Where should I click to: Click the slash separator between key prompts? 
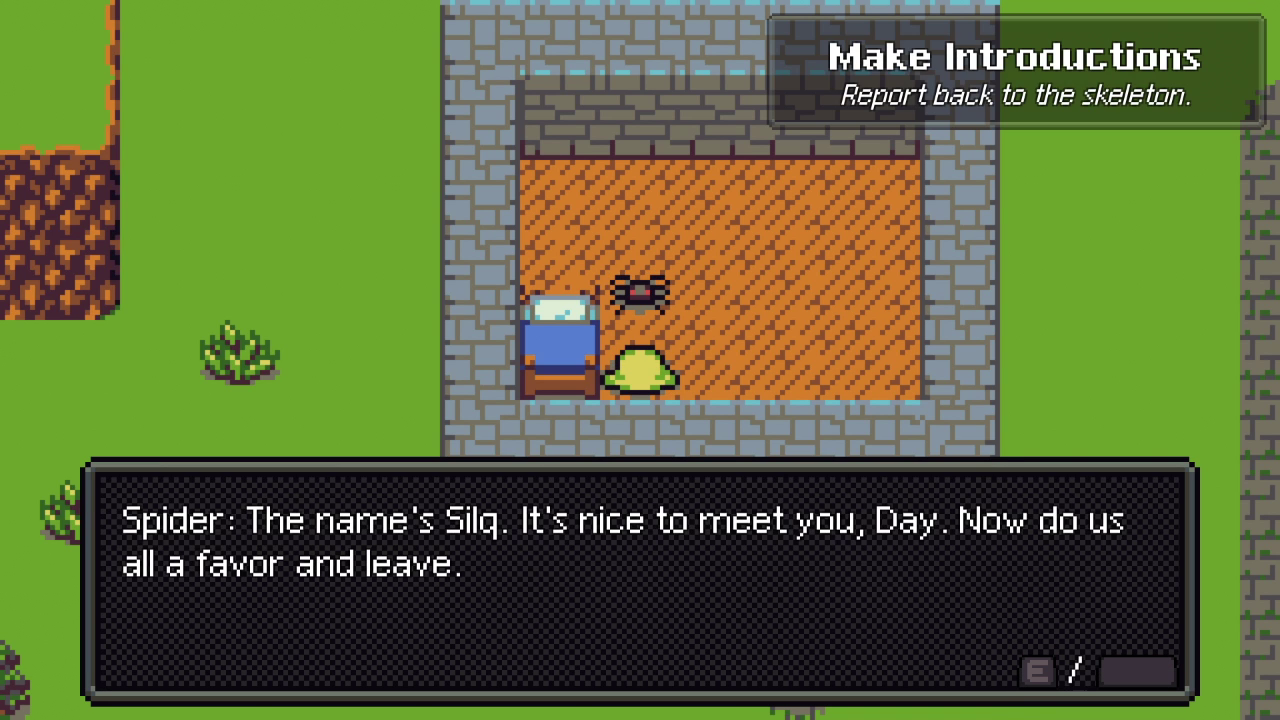point(1073,671)
